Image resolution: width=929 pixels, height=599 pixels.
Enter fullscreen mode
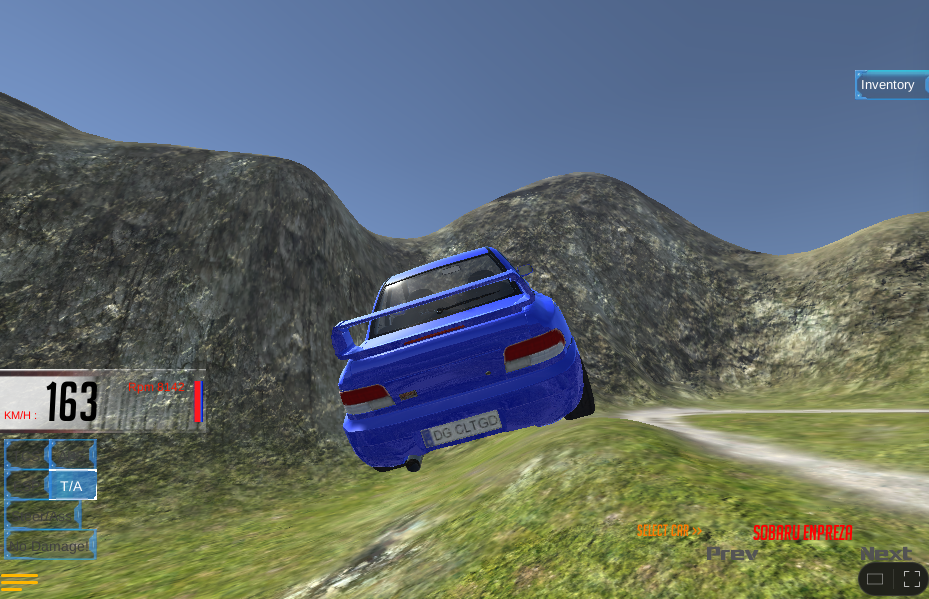click(911, 578)
